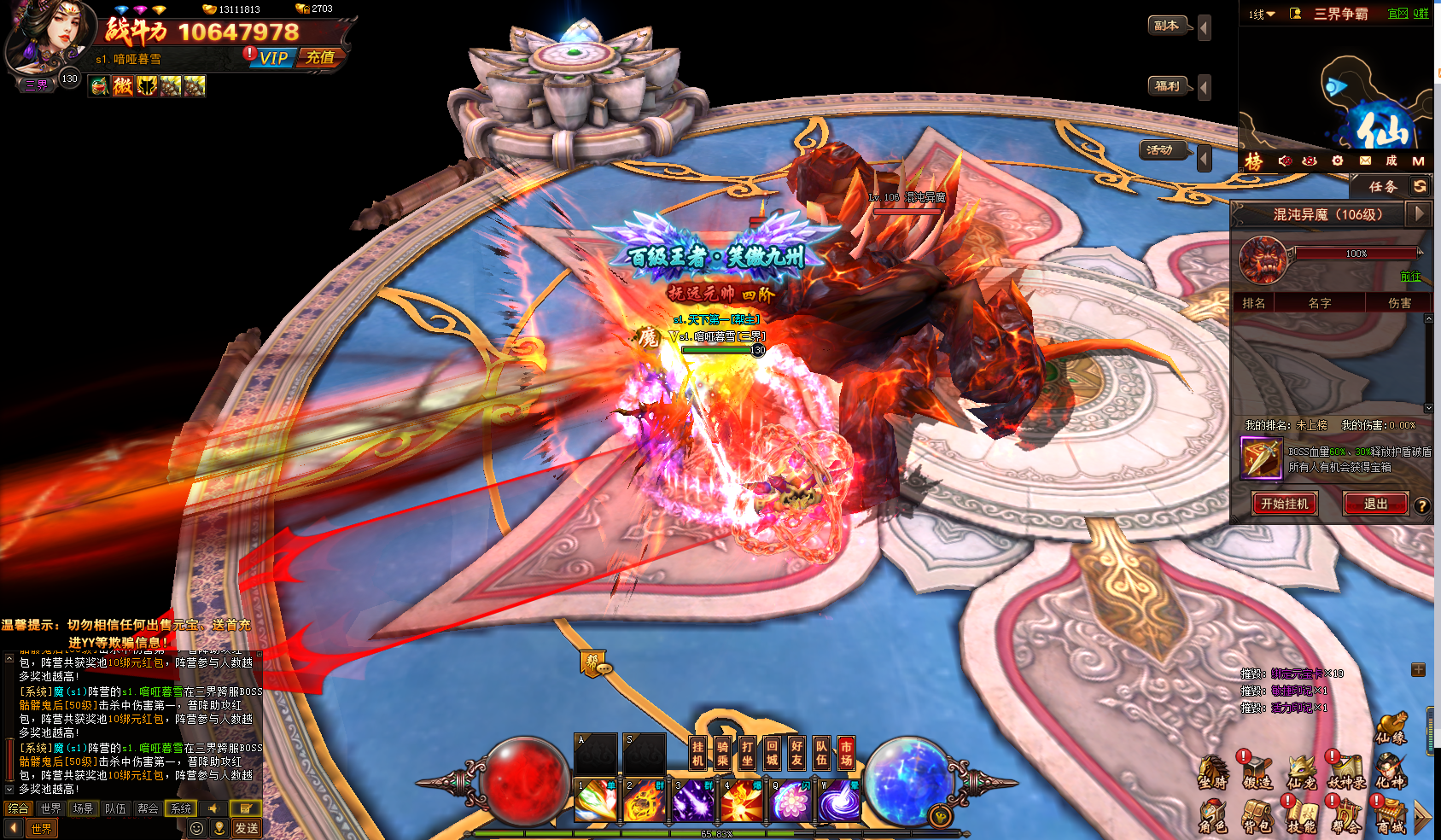Open the 坐骑 mount menu
The image size is (1441, 840).
pos(1212,772)
